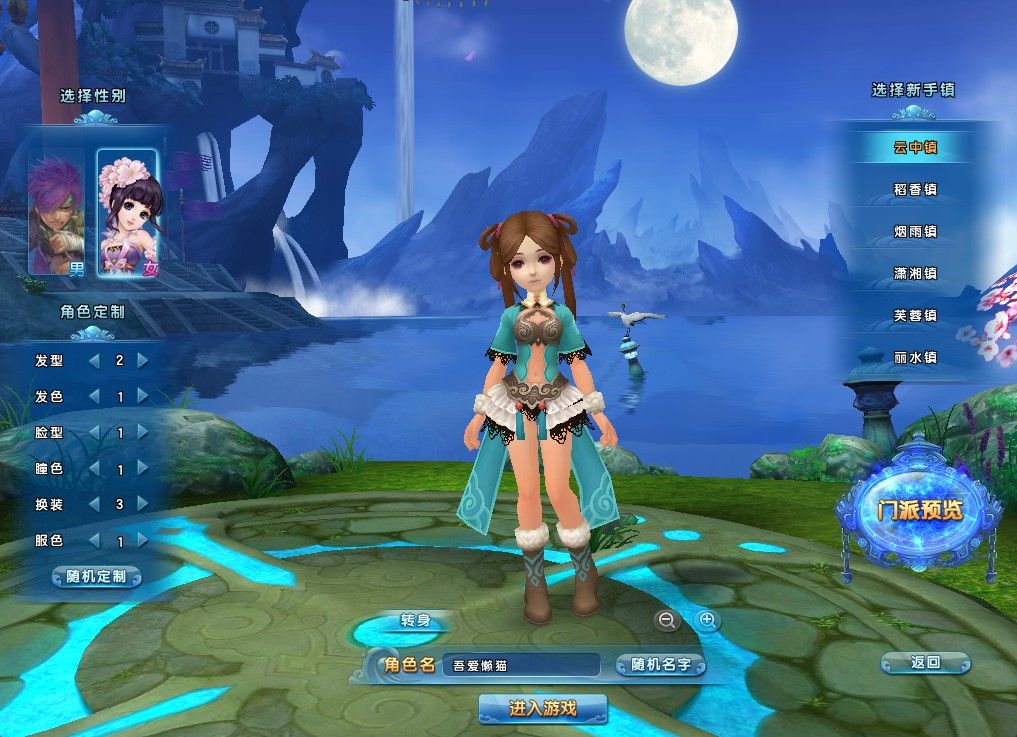Zoom in the character view
Viewport: 1017px width, 737px height.
pyautogui.click(x=708, y=621)
